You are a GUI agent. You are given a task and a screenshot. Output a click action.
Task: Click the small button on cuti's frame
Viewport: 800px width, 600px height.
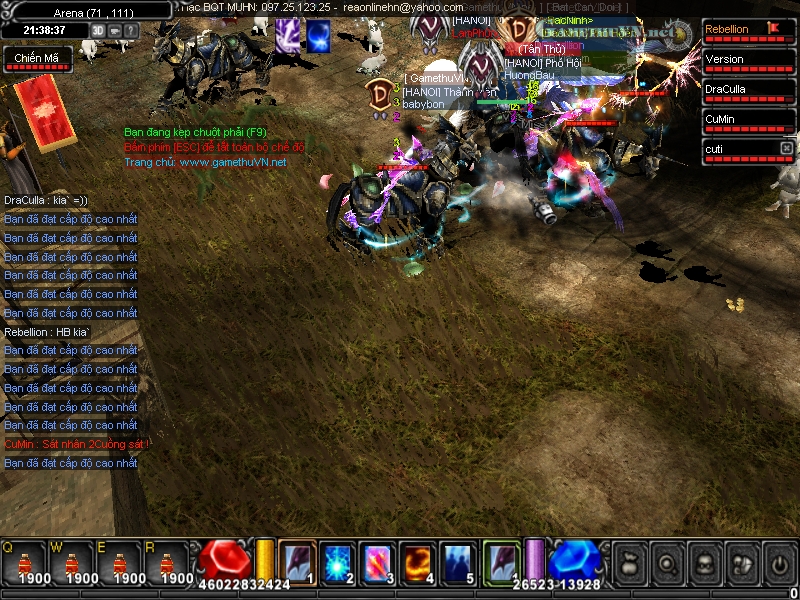tap(786, 148)
